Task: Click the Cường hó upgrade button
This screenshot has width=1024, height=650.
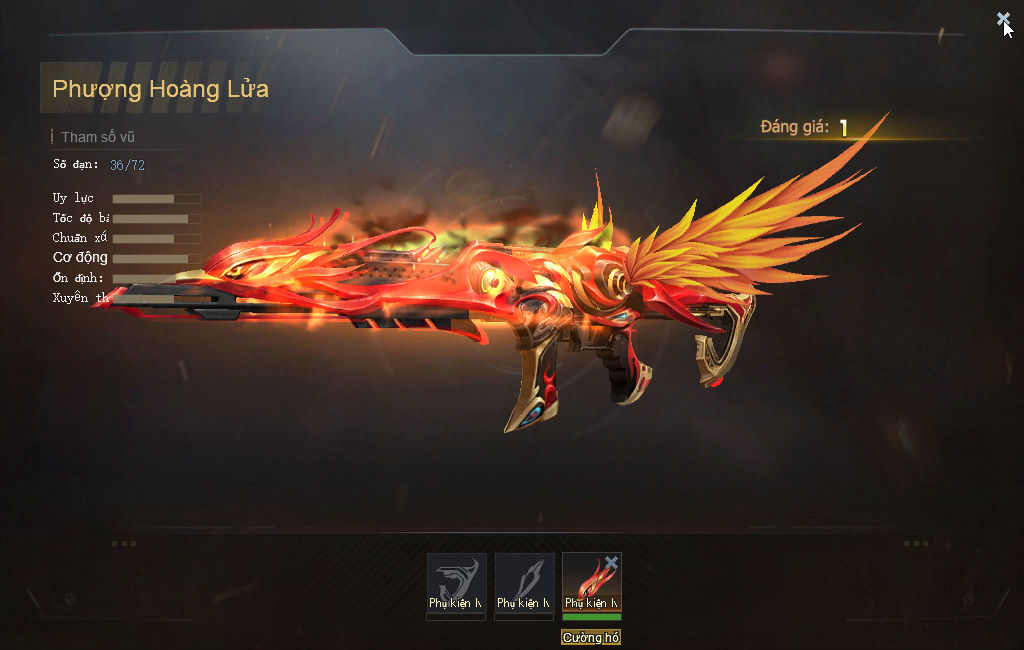Action: coord(591,637)
